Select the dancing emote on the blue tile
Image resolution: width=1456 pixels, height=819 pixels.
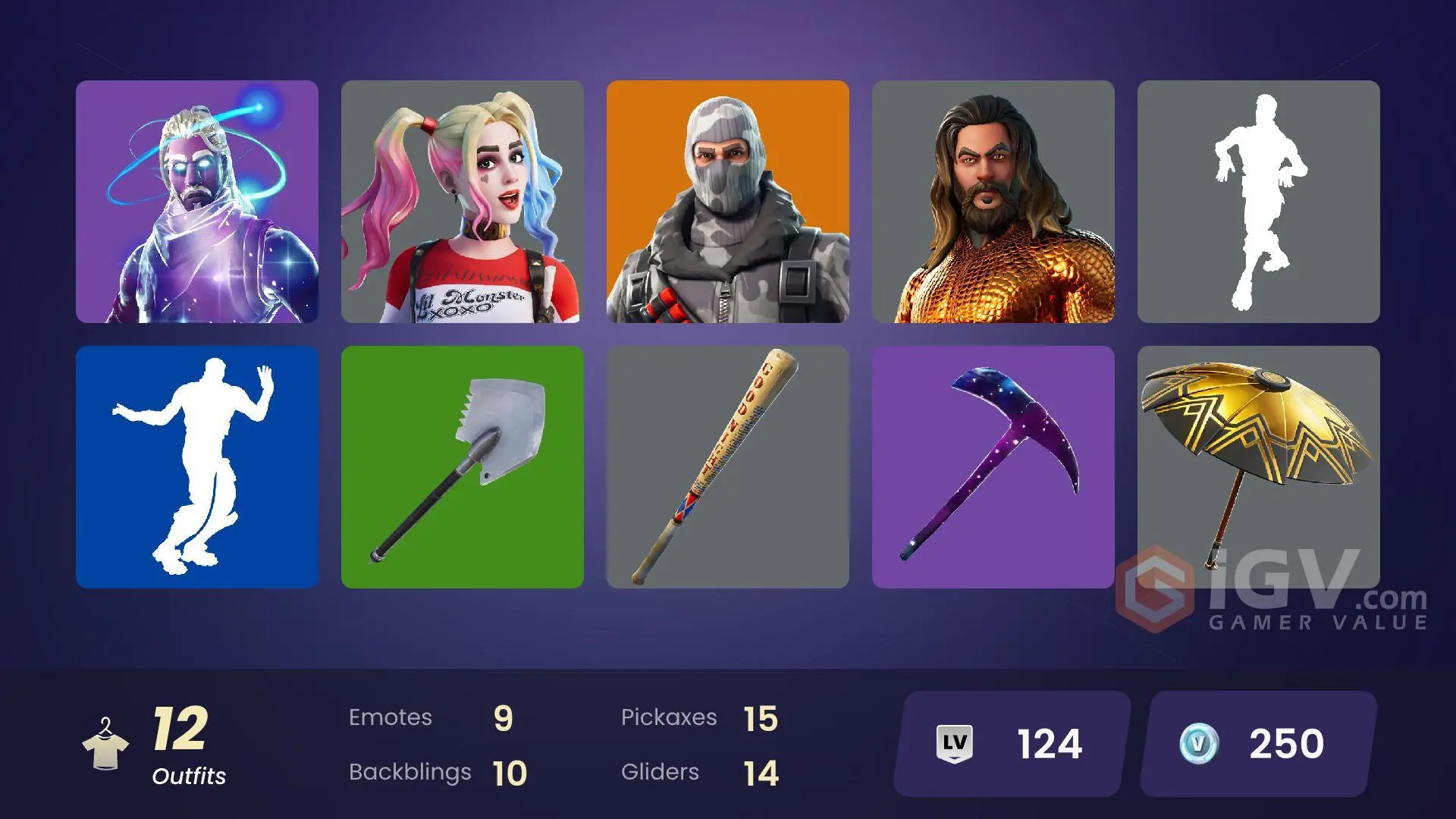coord(196,466)
